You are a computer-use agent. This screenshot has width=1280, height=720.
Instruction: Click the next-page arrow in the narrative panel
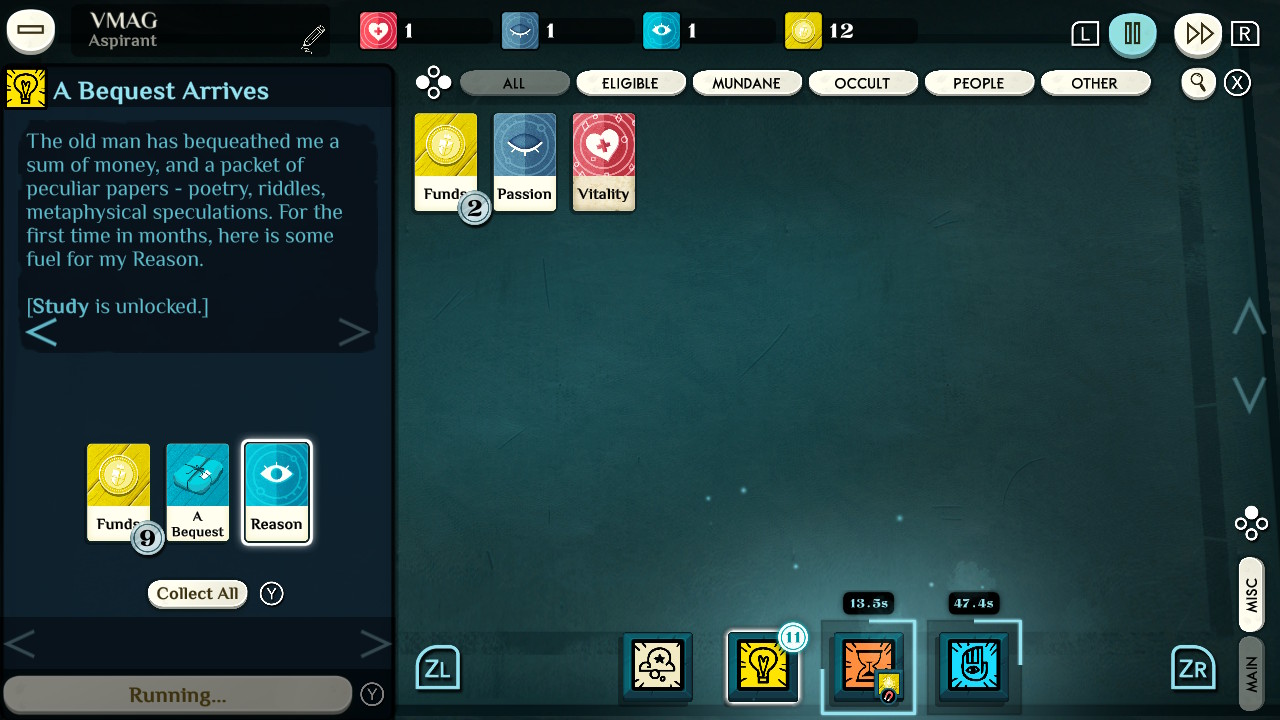click(354, 331)
